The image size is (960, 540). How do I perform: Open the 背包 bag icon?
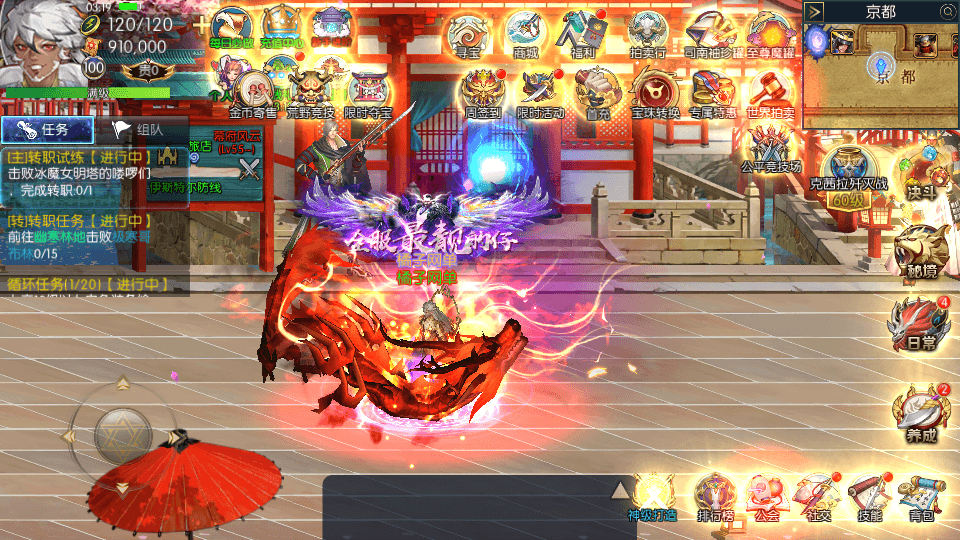tap(920, 495)
